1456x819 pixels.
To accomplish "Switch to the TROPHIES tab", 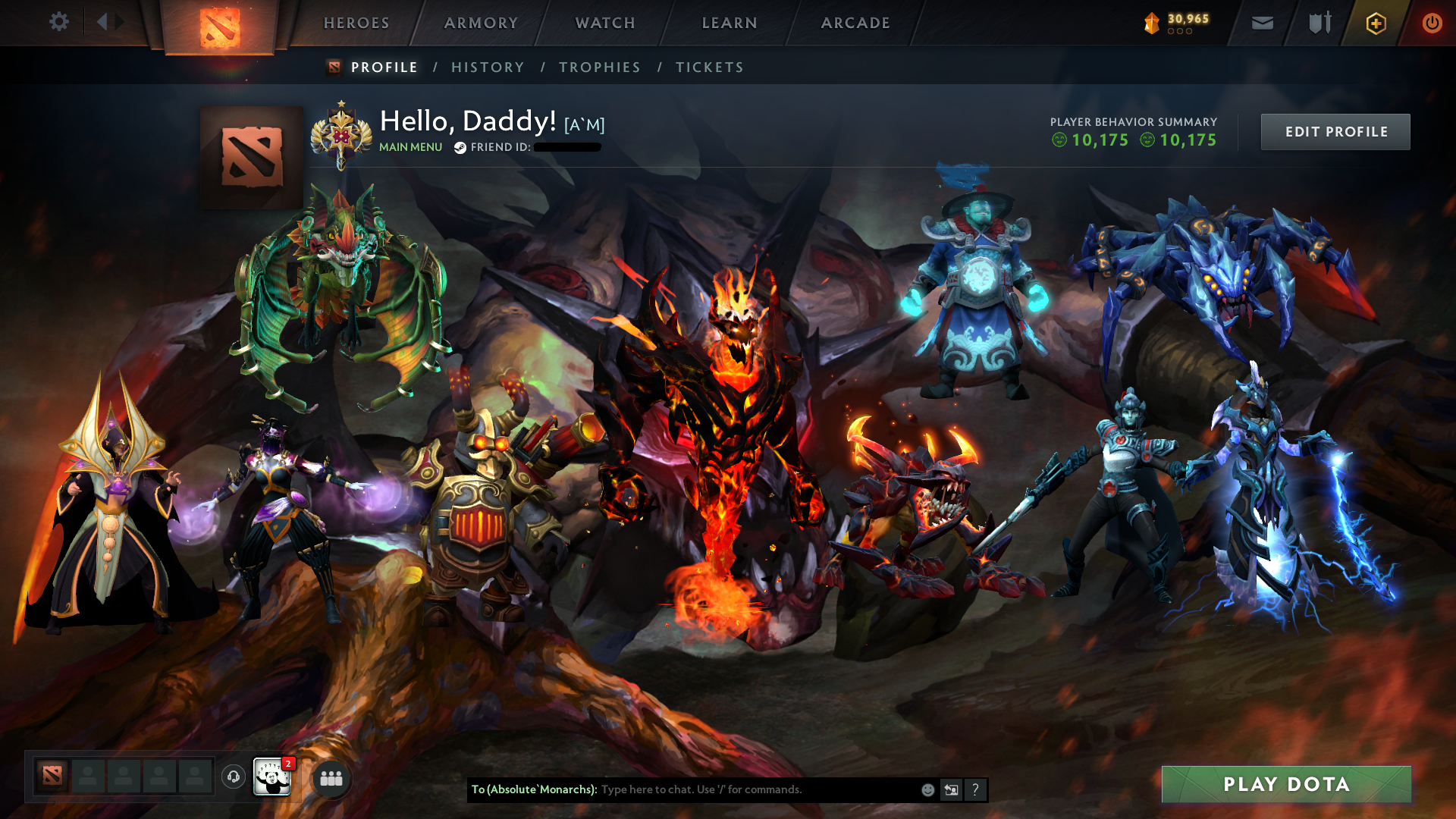I will click(x=599, y=67).
